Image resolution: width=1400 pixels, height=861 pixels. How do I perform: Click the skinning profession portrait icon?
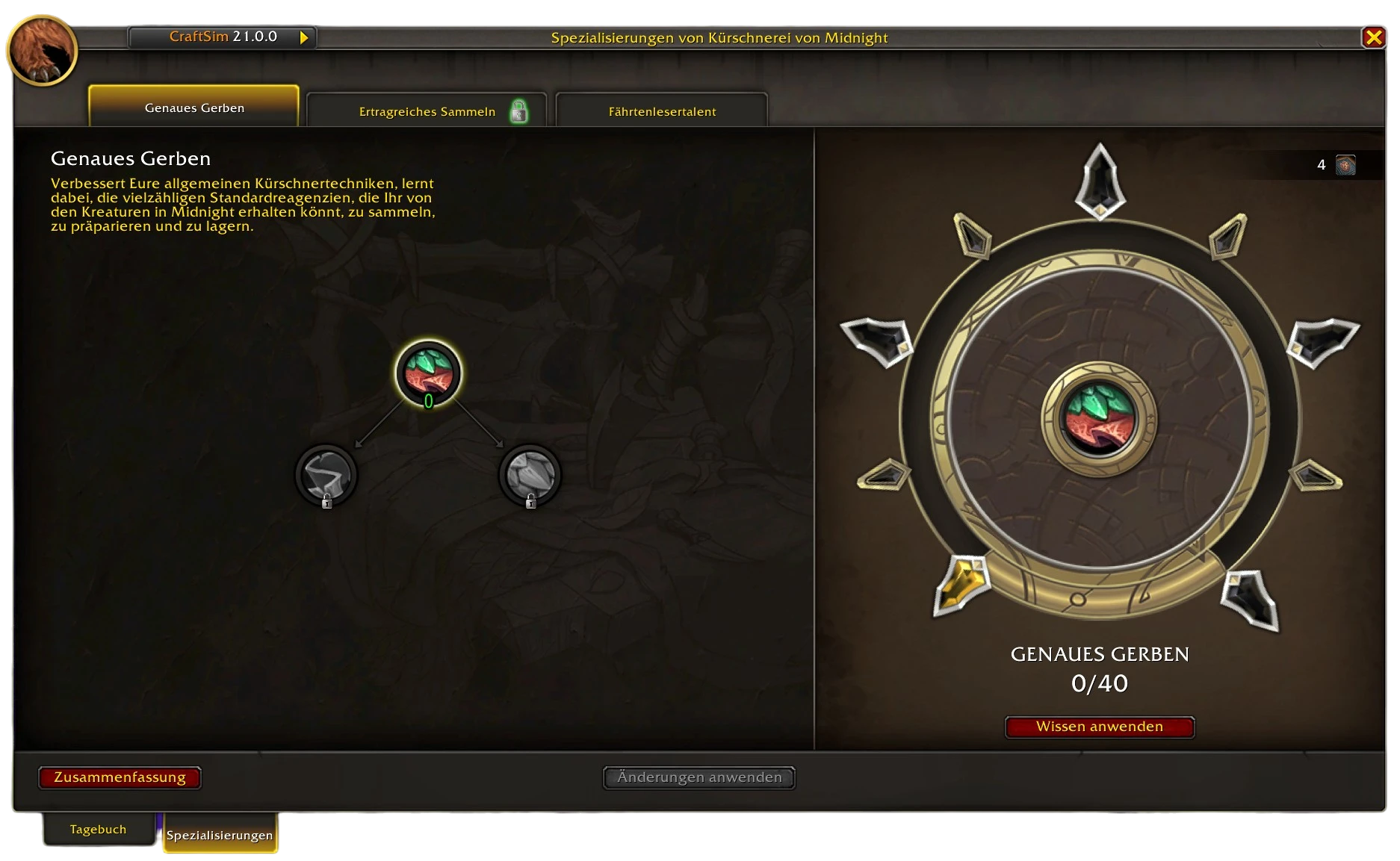coord(42,50)
